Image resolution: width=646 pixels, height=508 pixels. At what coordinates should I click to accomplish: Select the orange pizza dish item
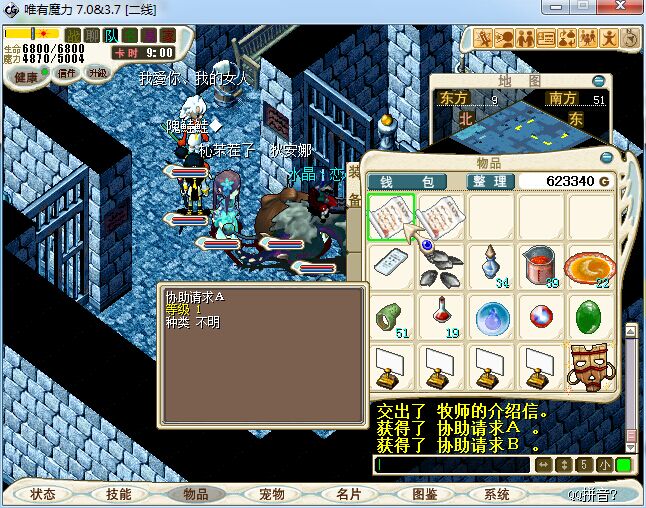tap(588, 267)
